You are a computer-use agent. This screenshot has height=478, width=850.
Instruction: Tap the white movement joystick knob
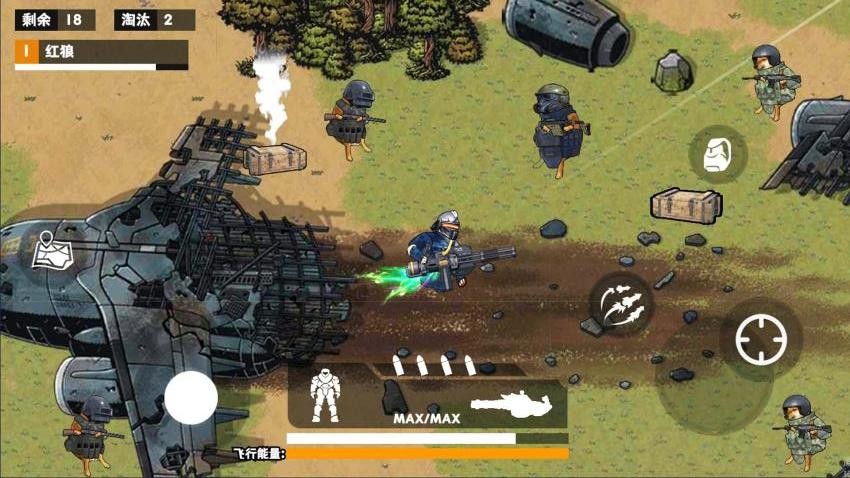click(191, 398)
